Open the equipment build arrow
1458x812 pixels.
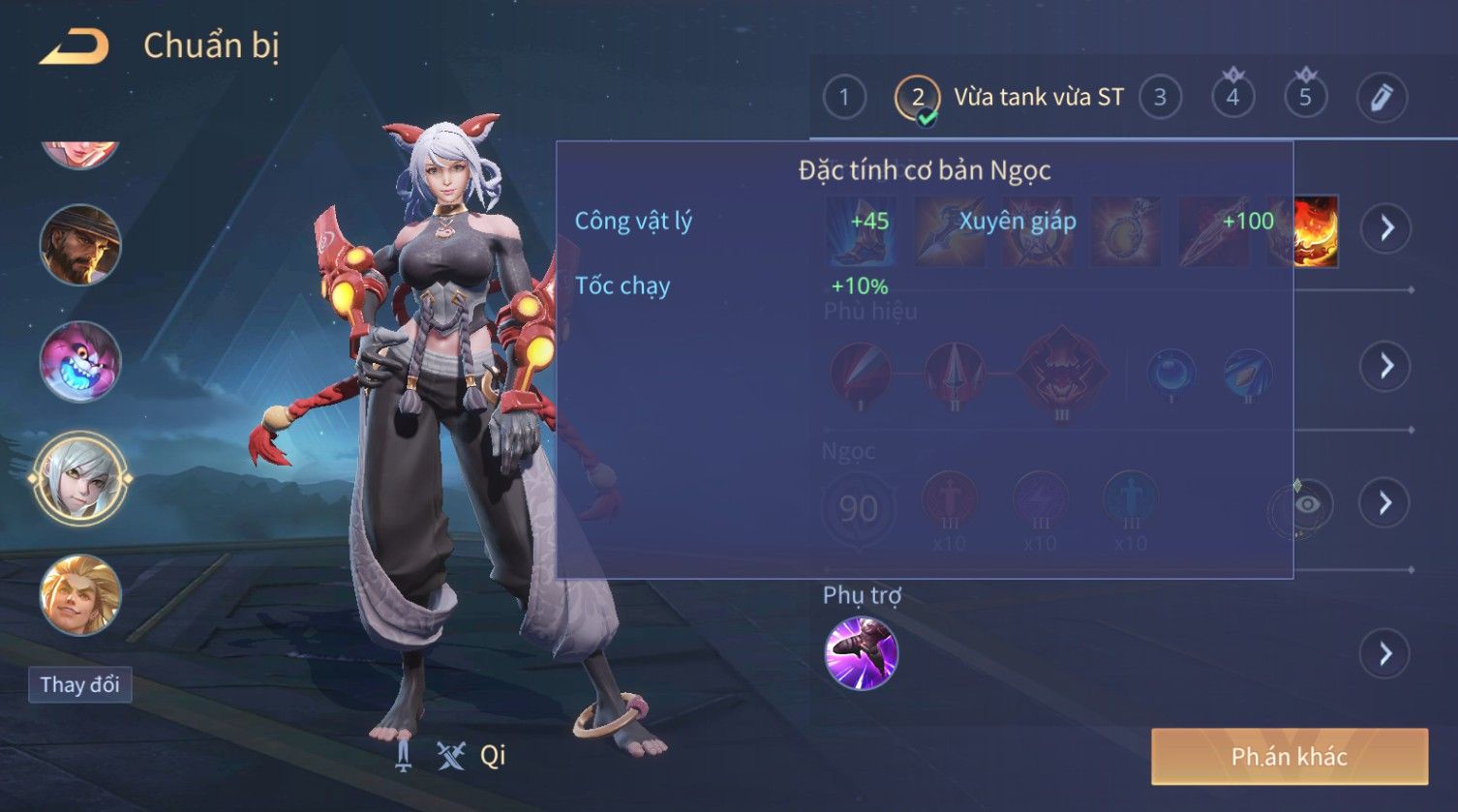pyautogui.click(x=1386, y=228)
